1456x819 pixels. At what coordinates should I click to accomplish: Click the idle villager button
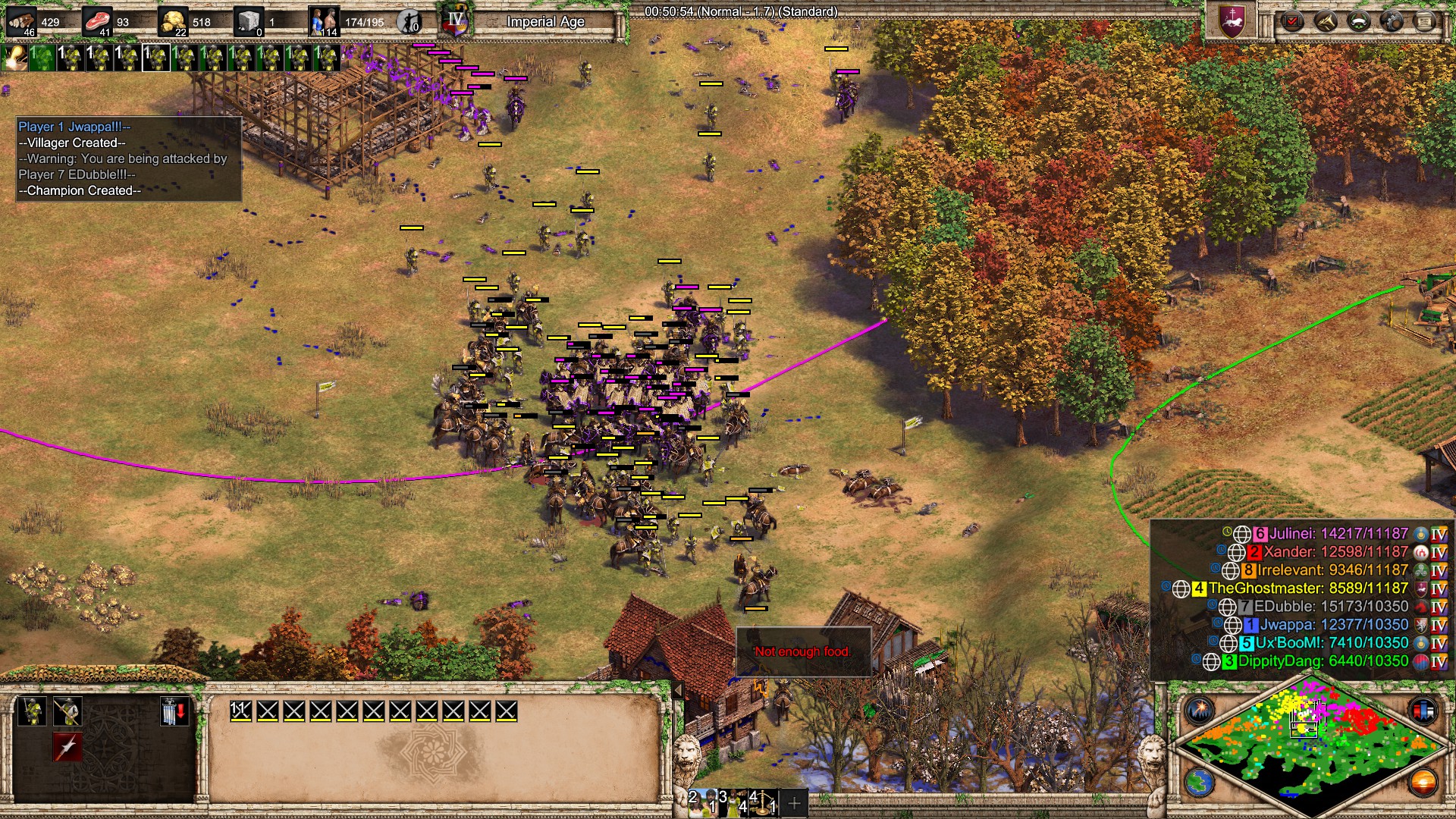click(x=409, y=22)
